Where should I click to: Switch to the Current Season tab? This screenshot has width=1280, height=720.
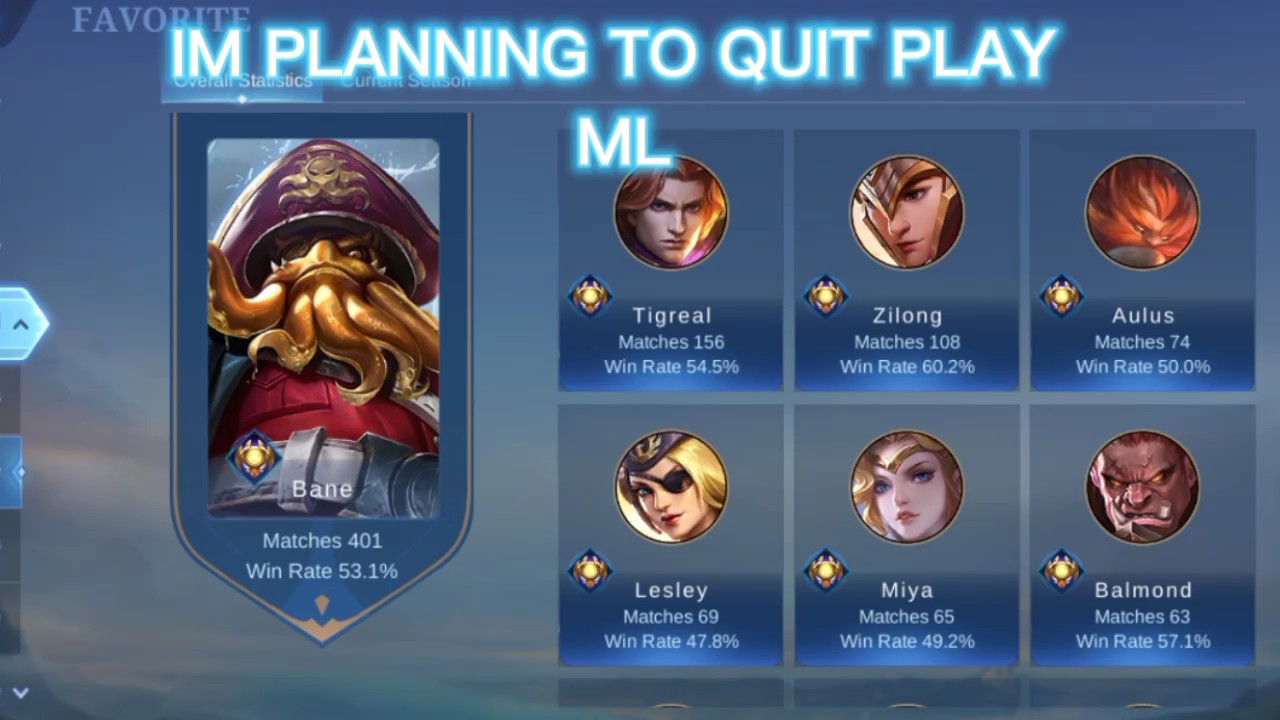click(405, 82)
